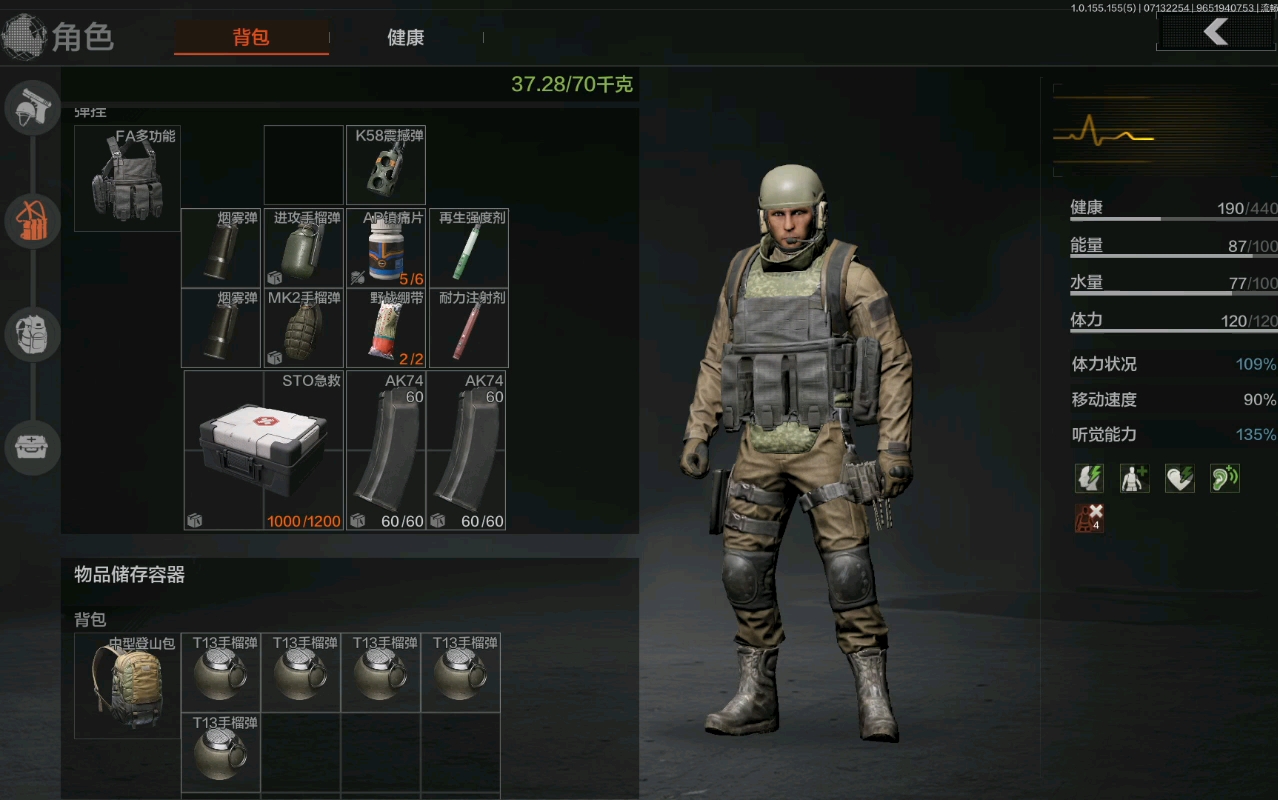Select the FA多功能 chest rig

point(127,178)
